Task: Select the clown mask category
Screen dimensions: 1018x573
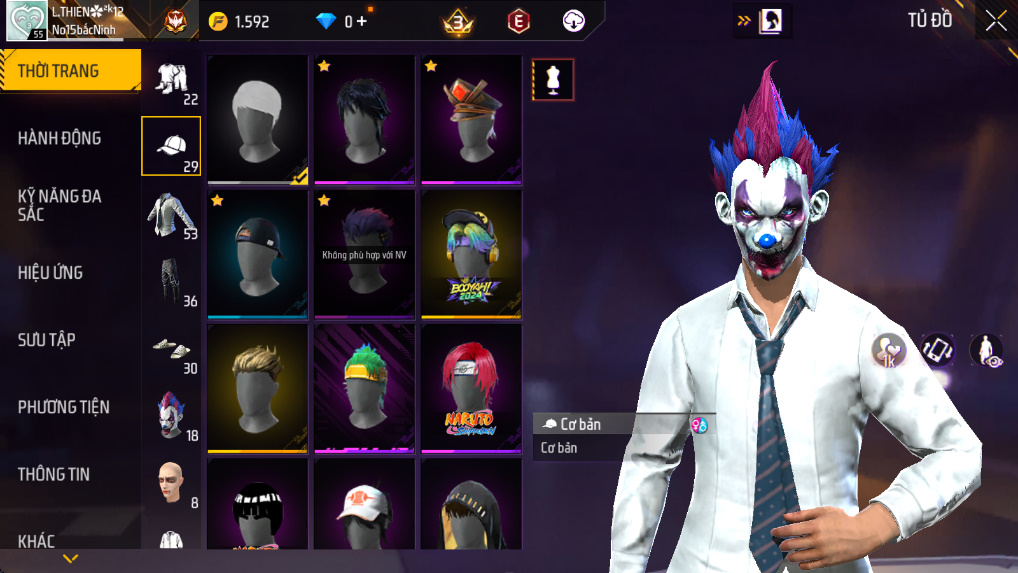Action: tap(171, 415)
